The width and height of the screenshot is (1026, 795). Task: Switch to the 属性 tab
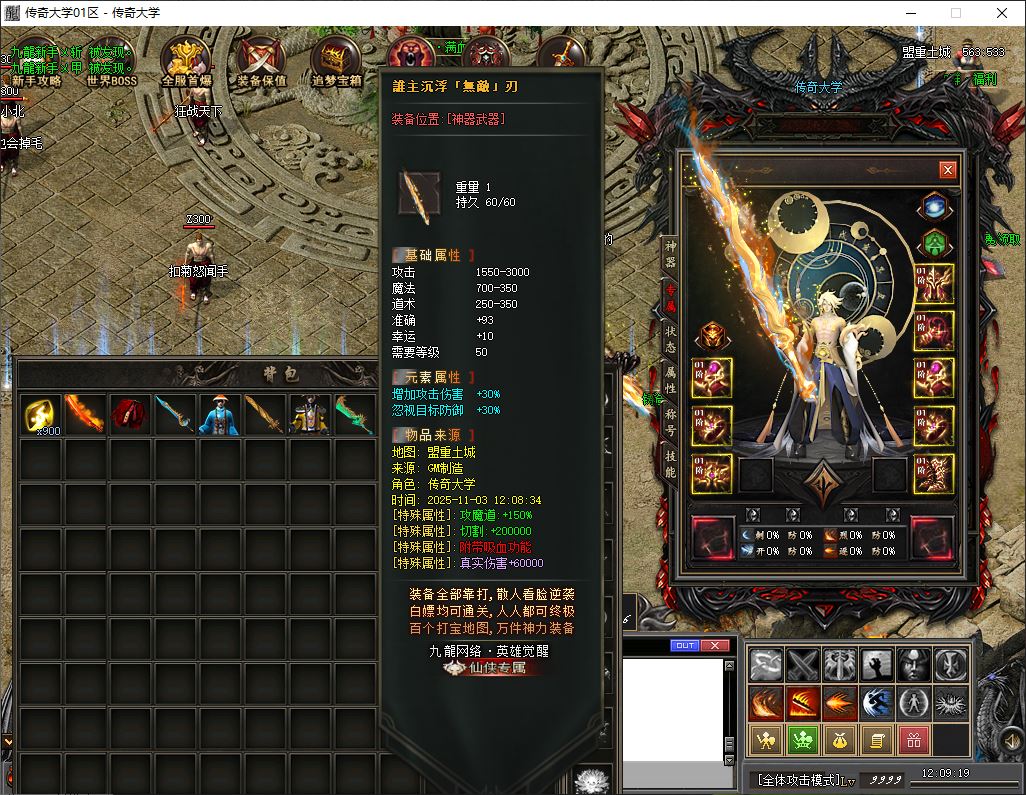coord(670,380)
